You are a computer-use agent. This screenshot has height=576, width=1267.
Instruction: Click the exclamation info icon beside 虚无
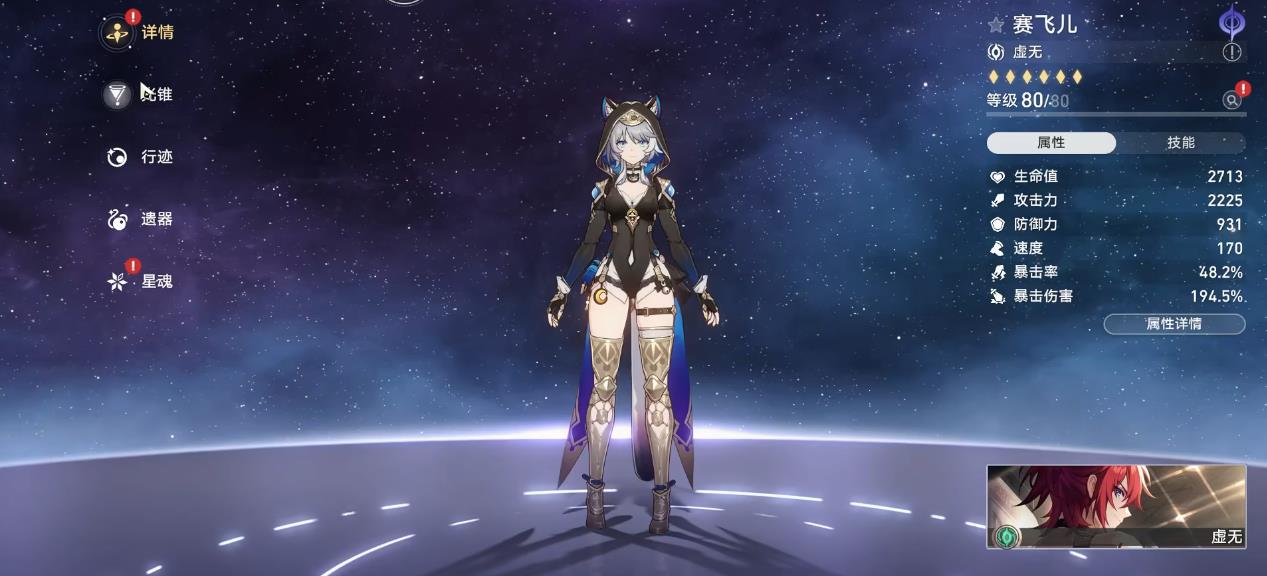1232,52
